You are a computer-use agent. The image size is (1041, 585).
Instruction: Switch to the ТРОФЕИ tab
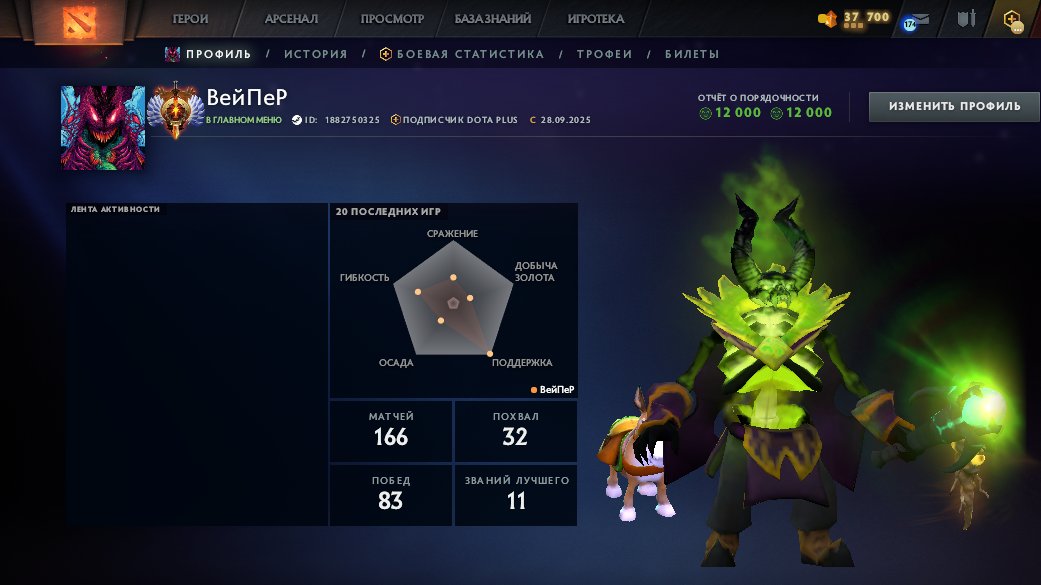[604, 54]
